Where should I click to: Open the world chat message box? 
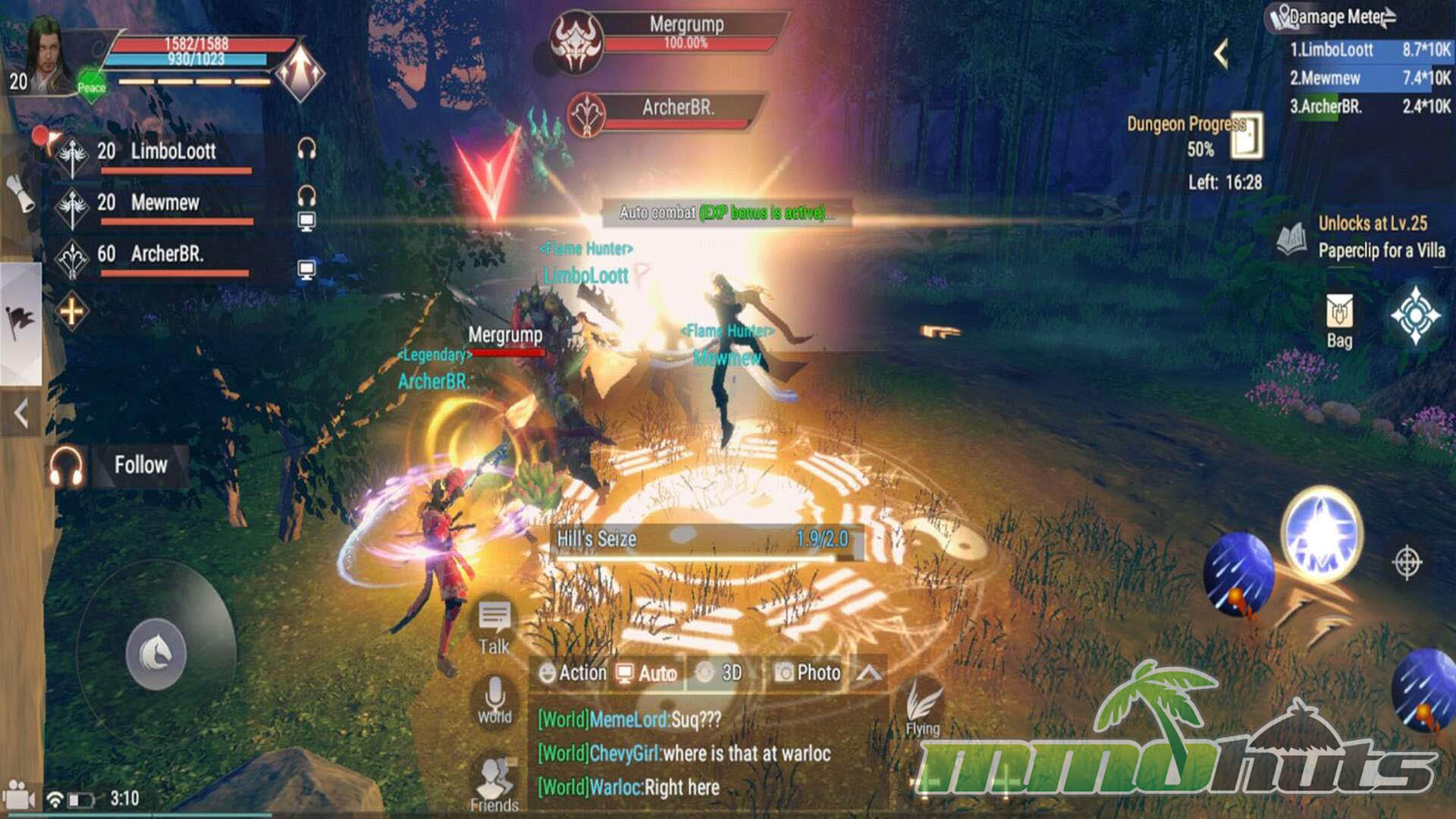pos(705,754)
